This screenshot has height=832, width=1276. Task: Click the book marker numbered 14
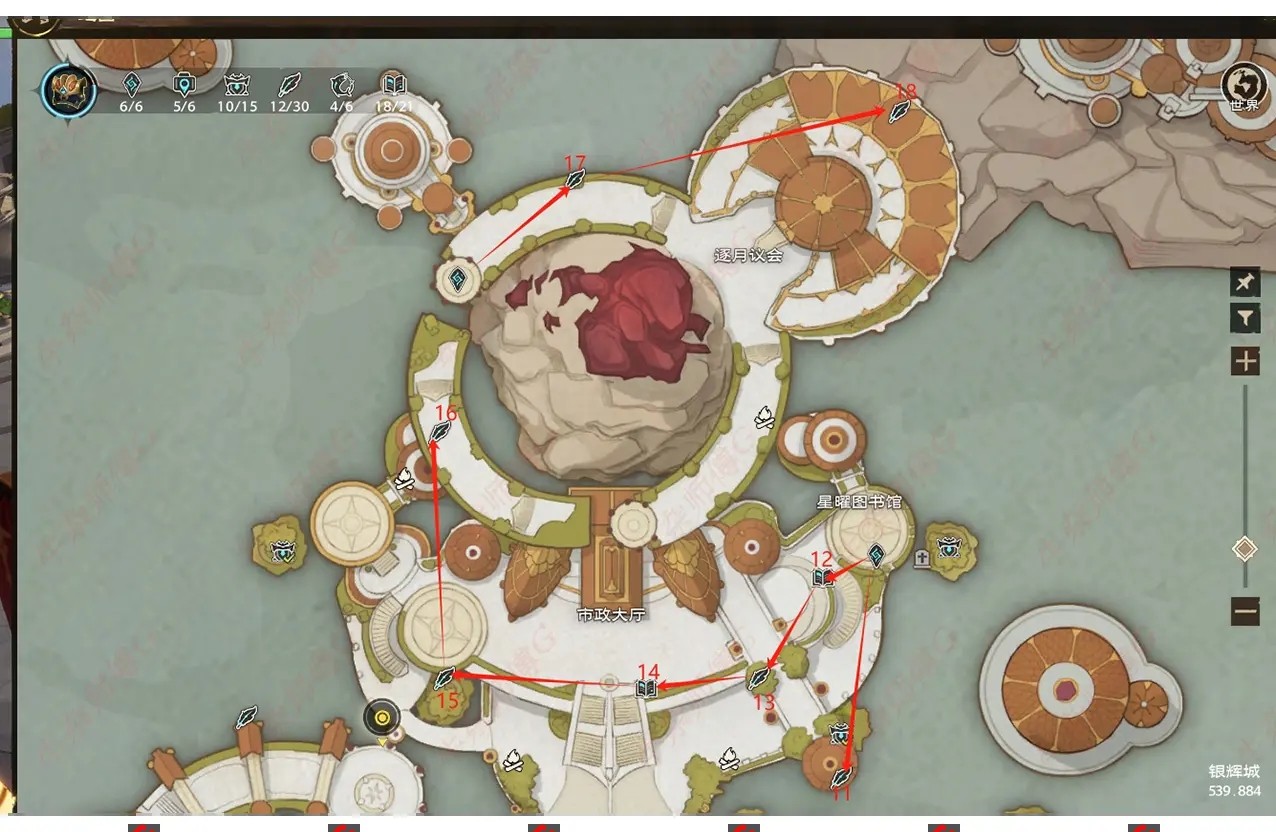click(646, 688)
